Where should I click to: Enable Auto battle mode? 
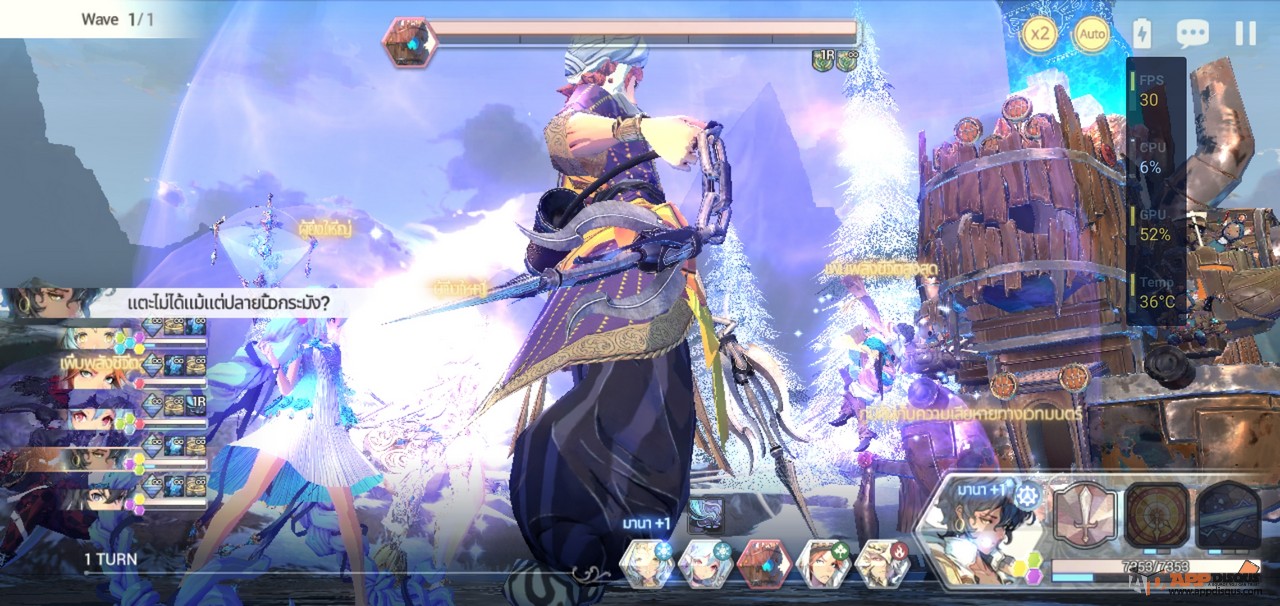click(1092, 34)
